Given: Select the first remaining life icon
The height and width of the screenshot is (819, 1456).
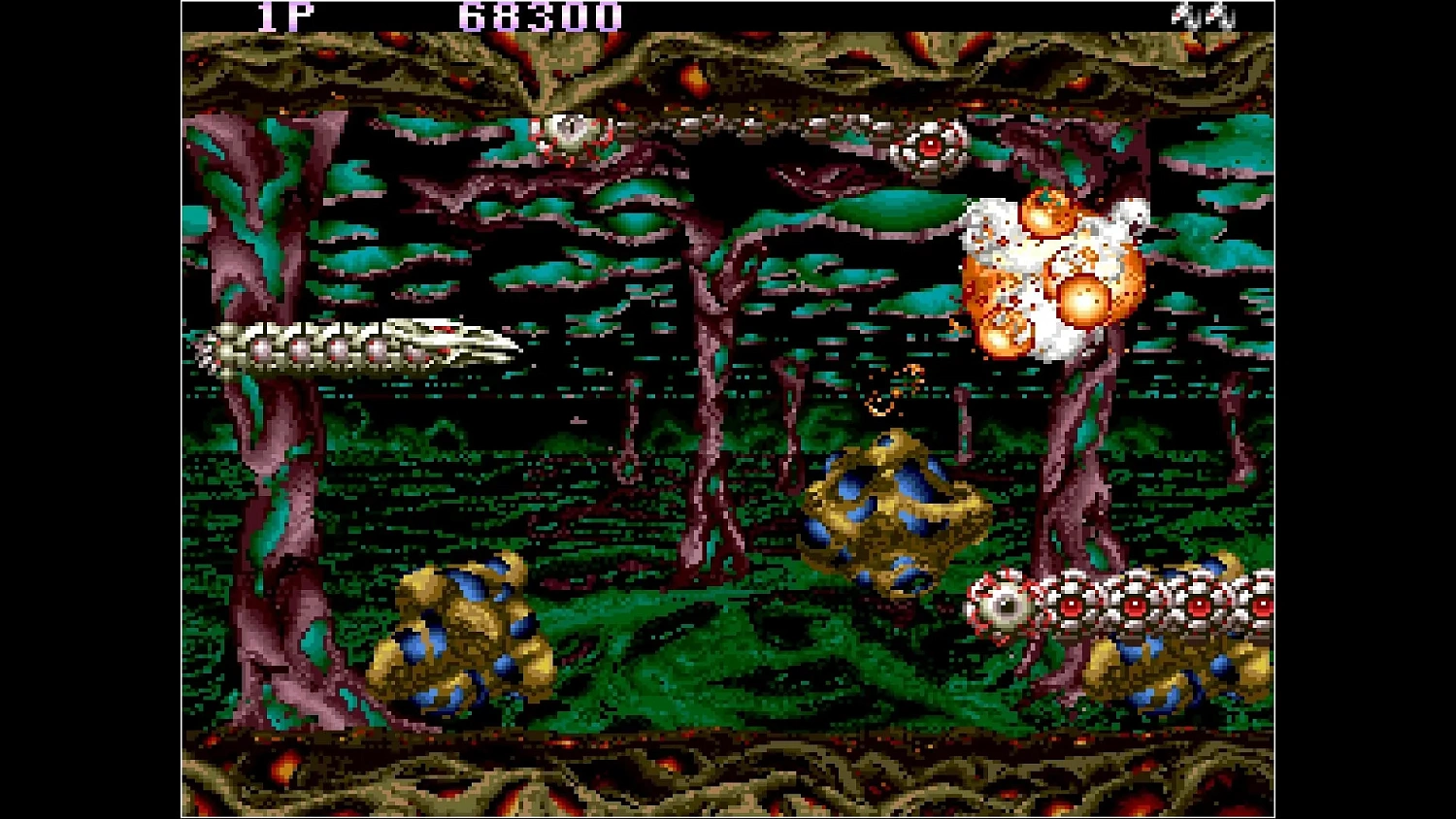Looking at the screenshot, I should coord(1184,15).
